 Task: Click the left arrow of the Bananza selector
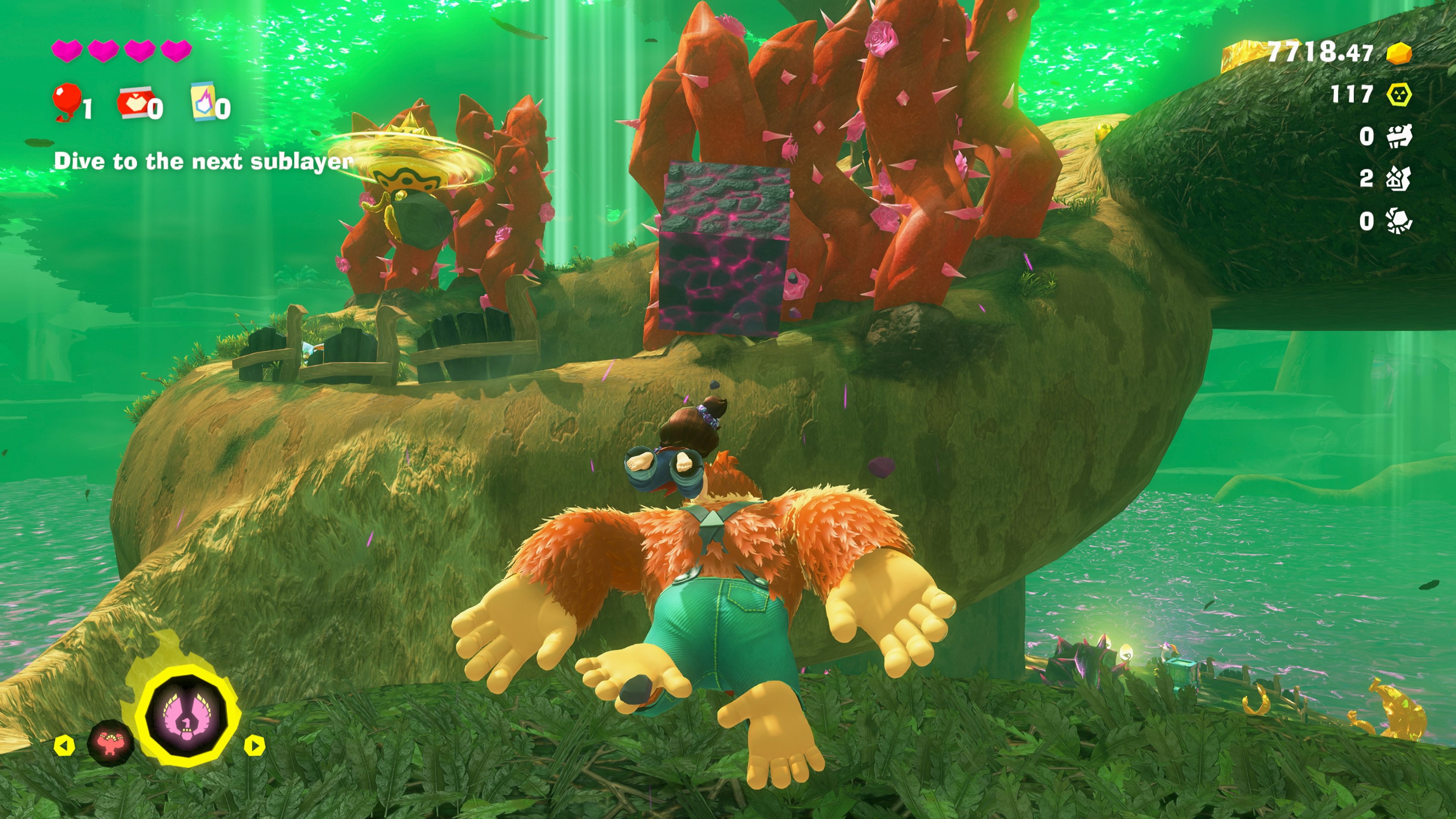pos(64,746)
